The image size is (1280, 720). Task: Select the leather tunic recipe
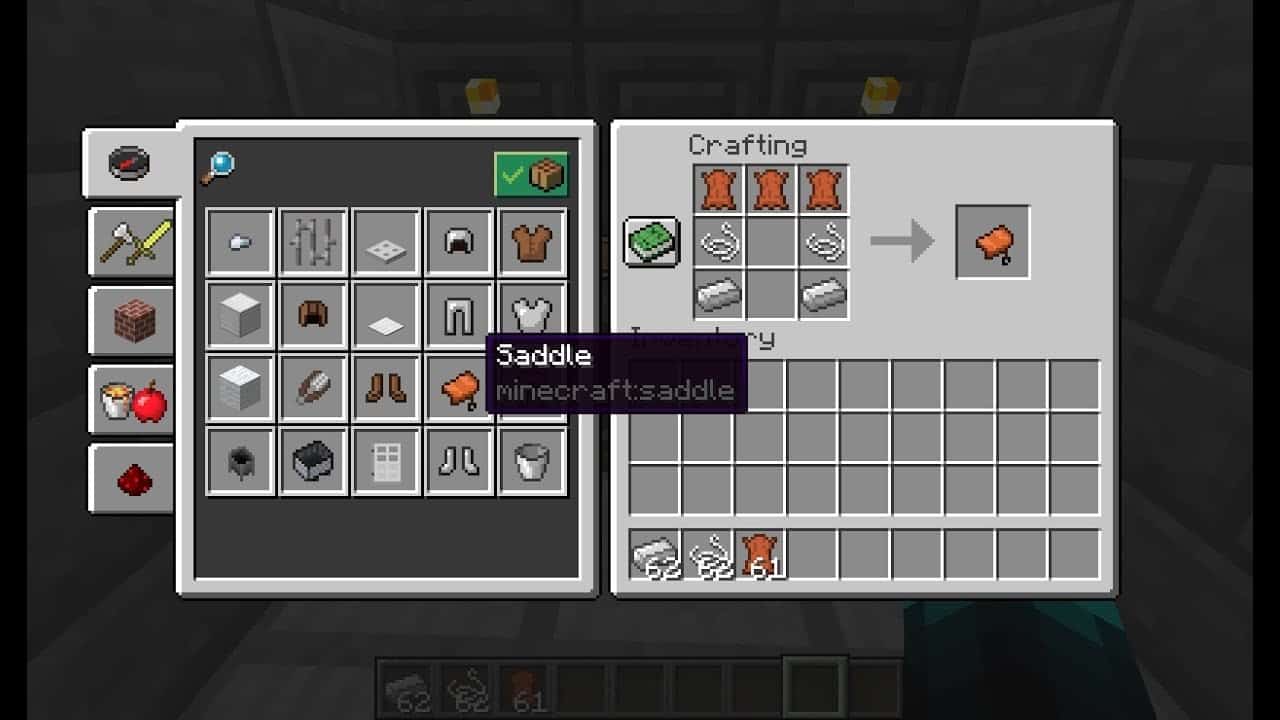pos(532,240)
